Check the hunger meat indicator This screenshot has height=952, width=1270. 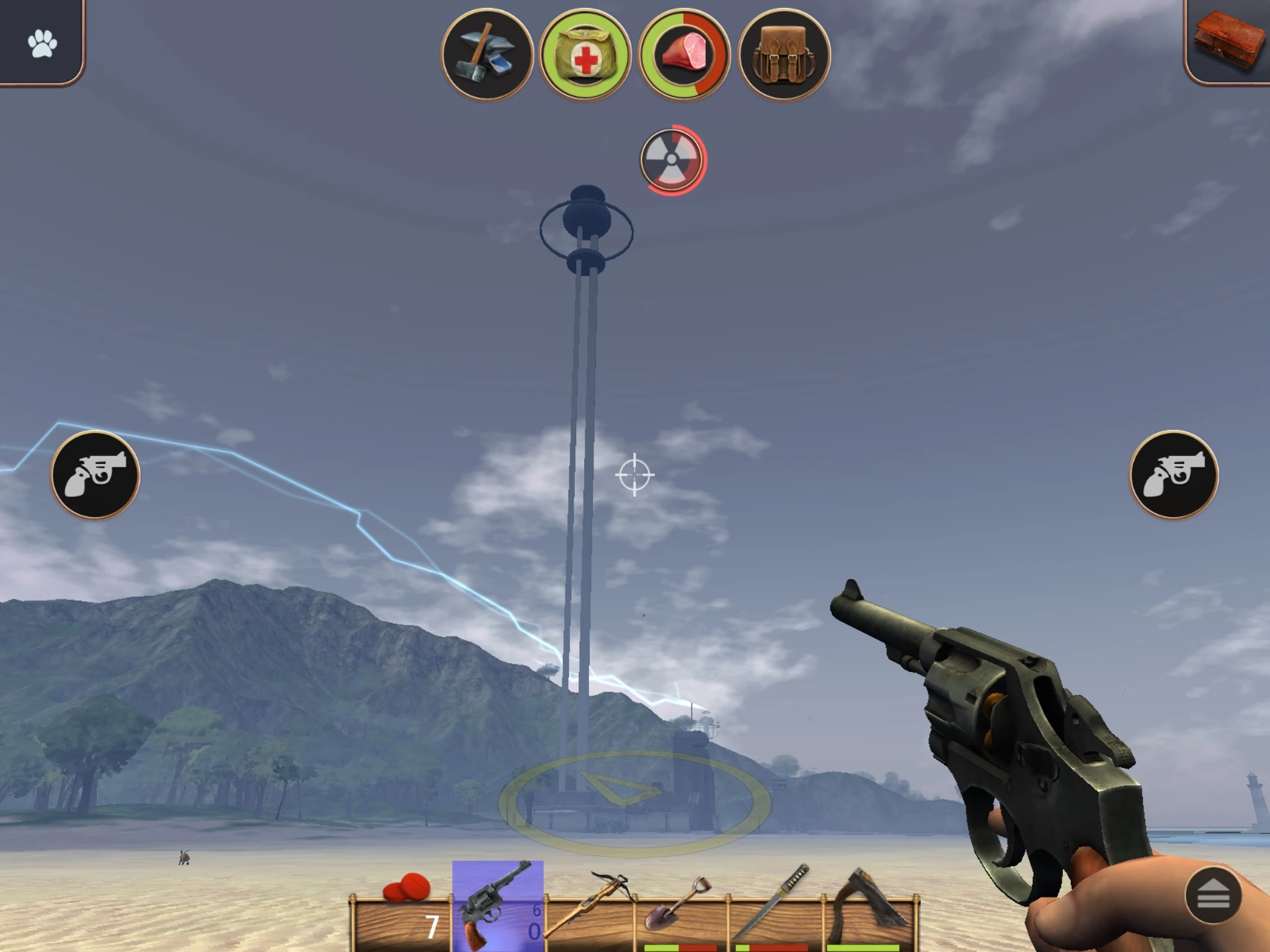[682, 51]
